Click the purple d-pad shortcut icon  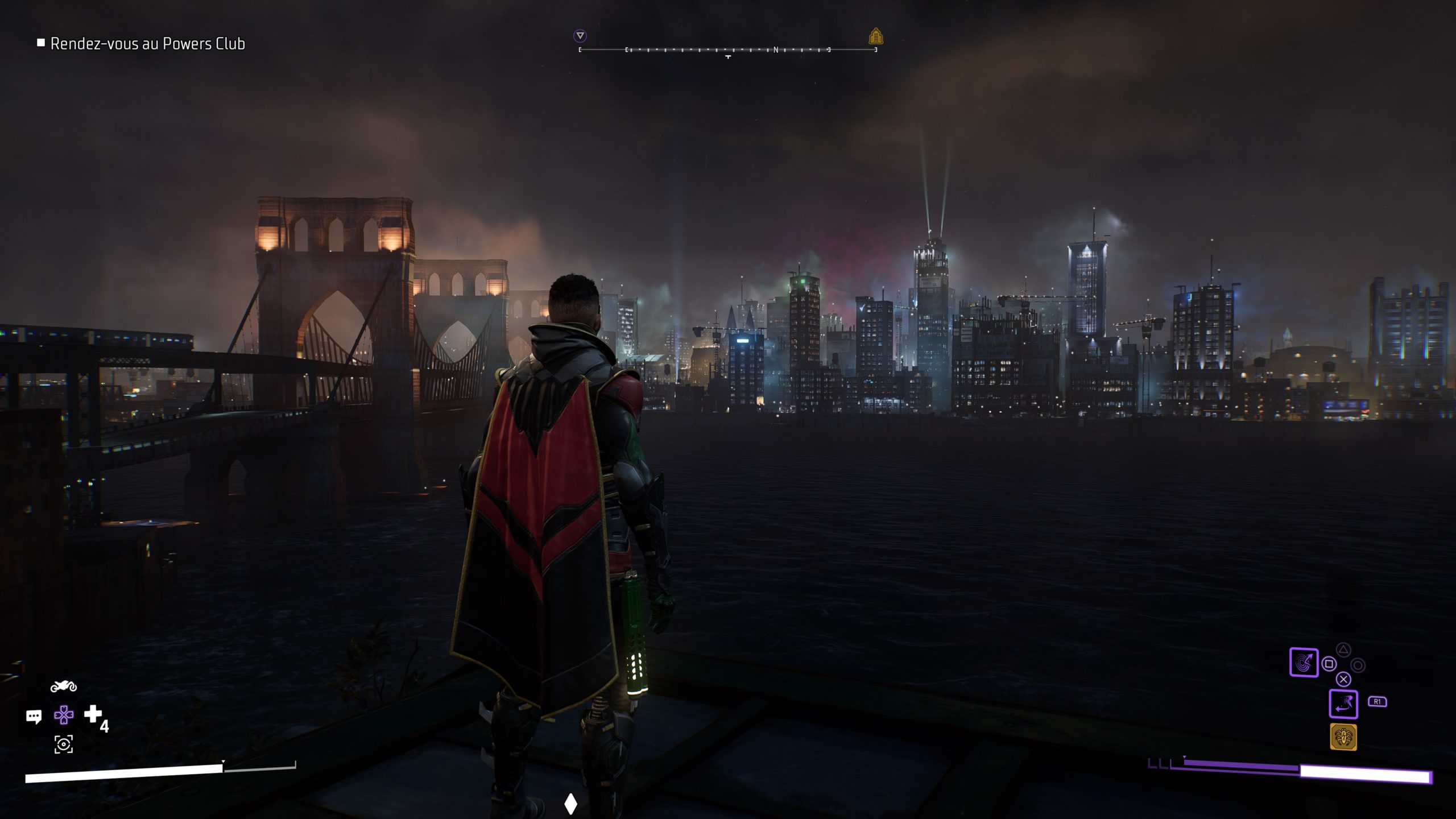point(64,715)
